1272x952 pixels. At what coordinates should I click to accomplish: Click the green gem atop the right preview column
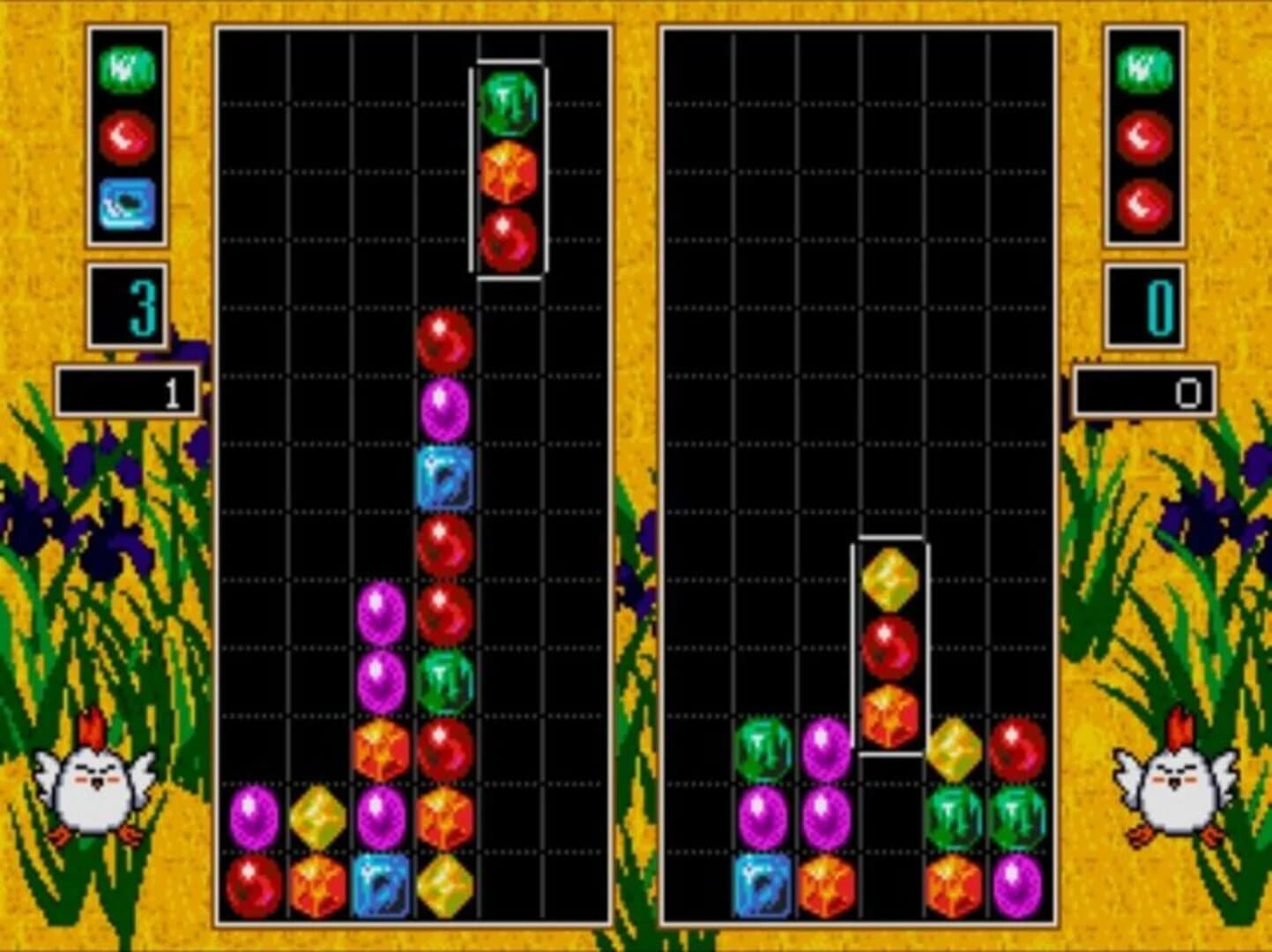coord(1145,69)
